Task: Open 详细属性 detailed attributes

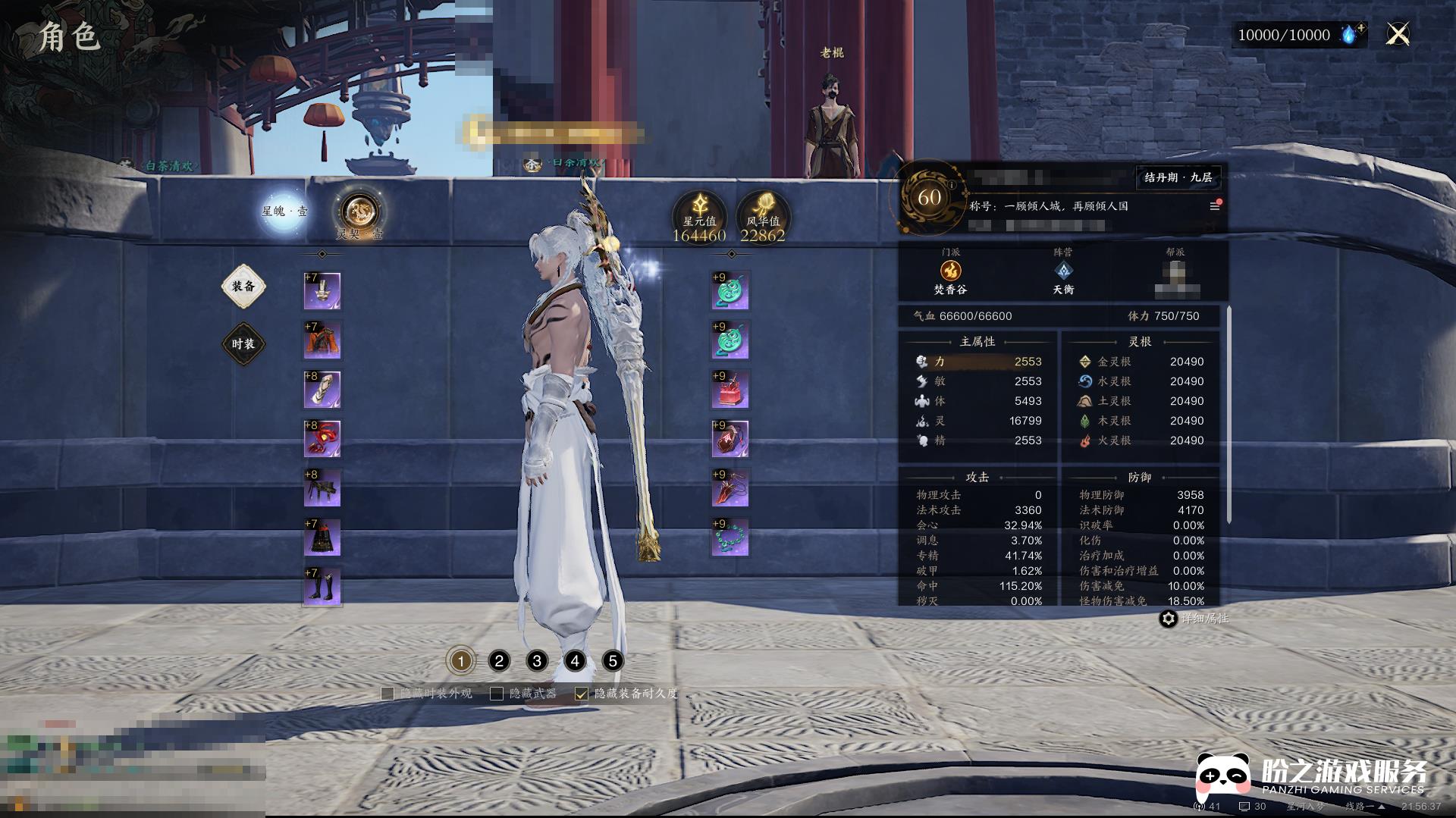Action: (x=1169, y=619)
